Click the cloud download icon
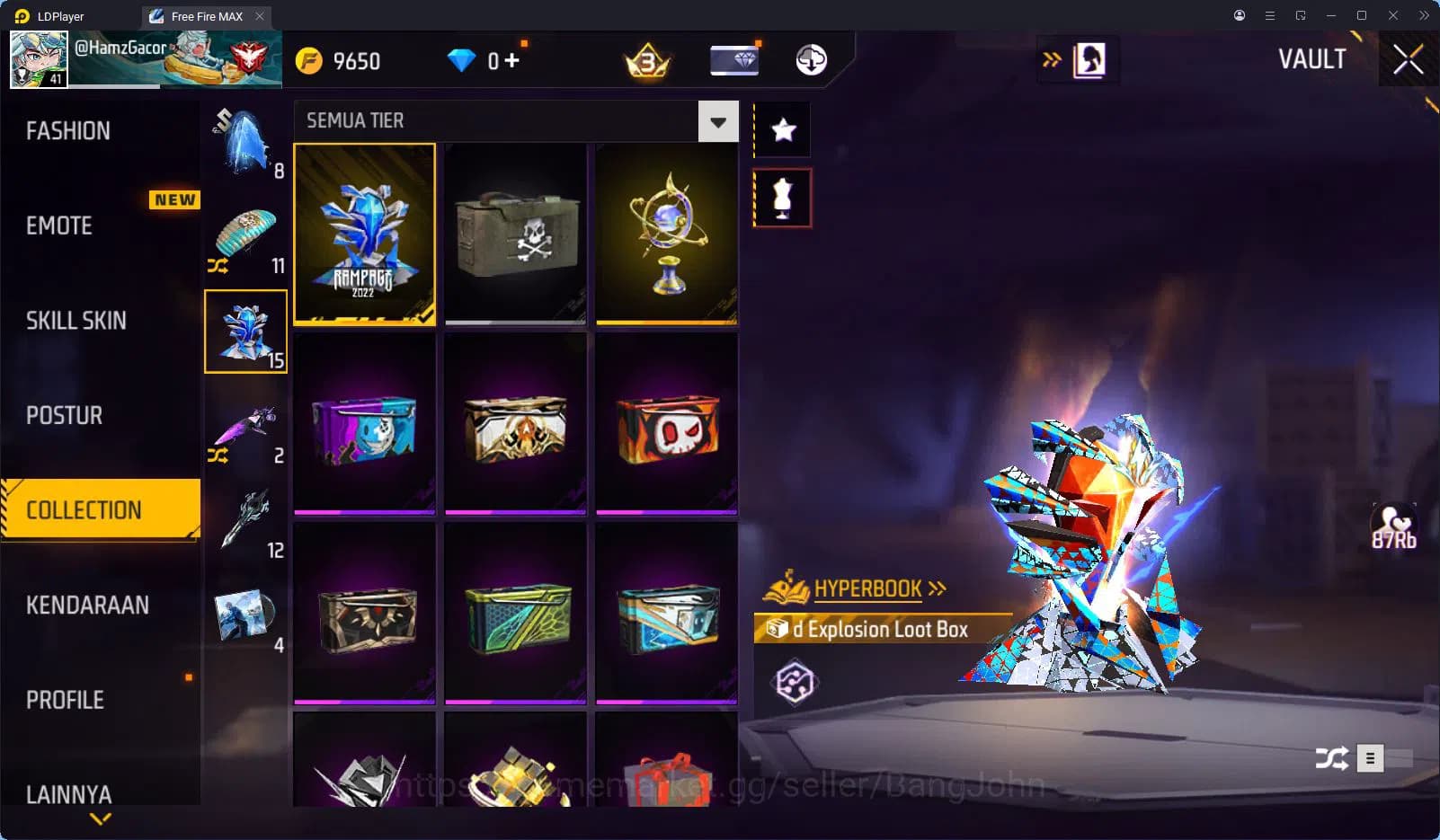Viewport: 1440px width, 840px height. tap(810, 60)
